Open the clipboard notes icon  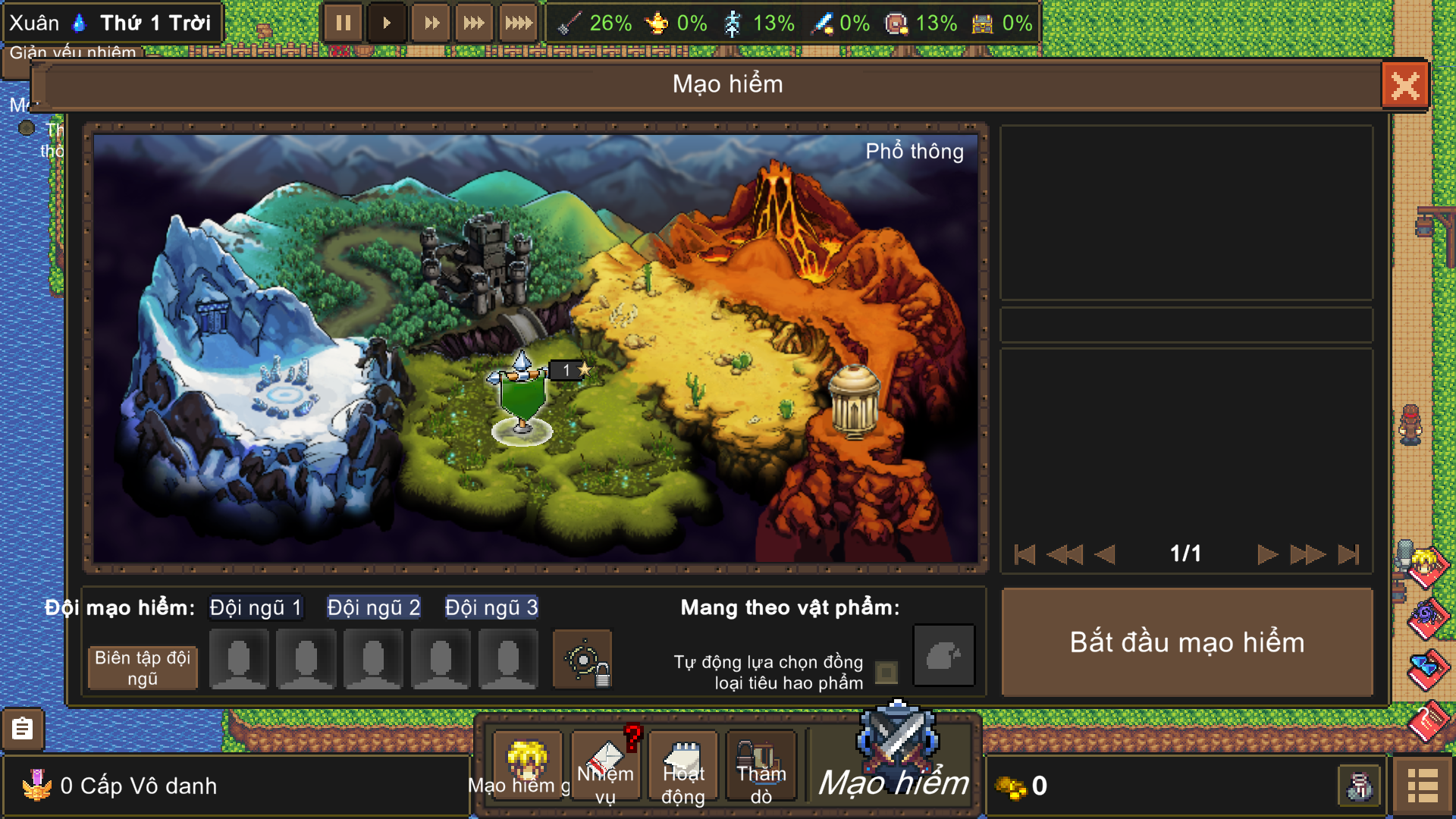tap(23, 729)
